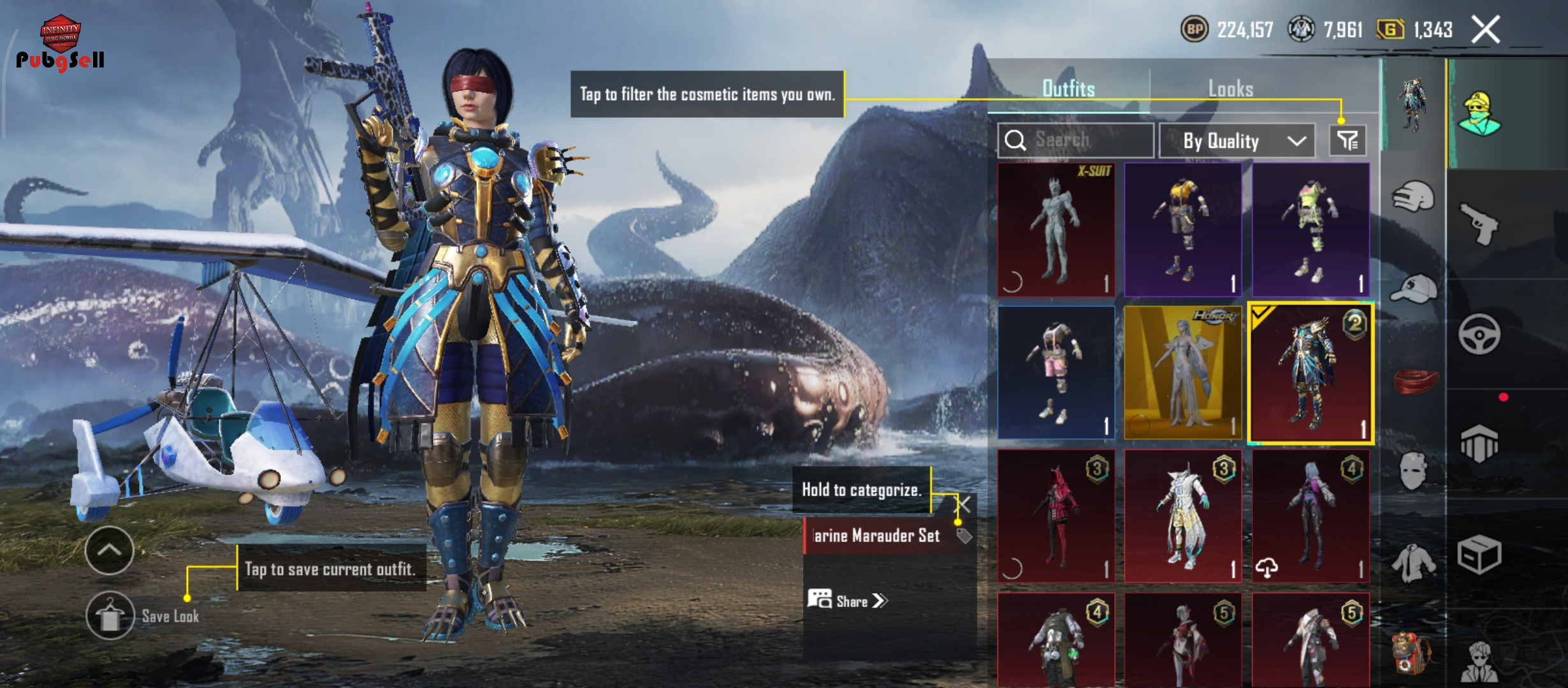Close the inventory screen with the X

coord(1485,30)
